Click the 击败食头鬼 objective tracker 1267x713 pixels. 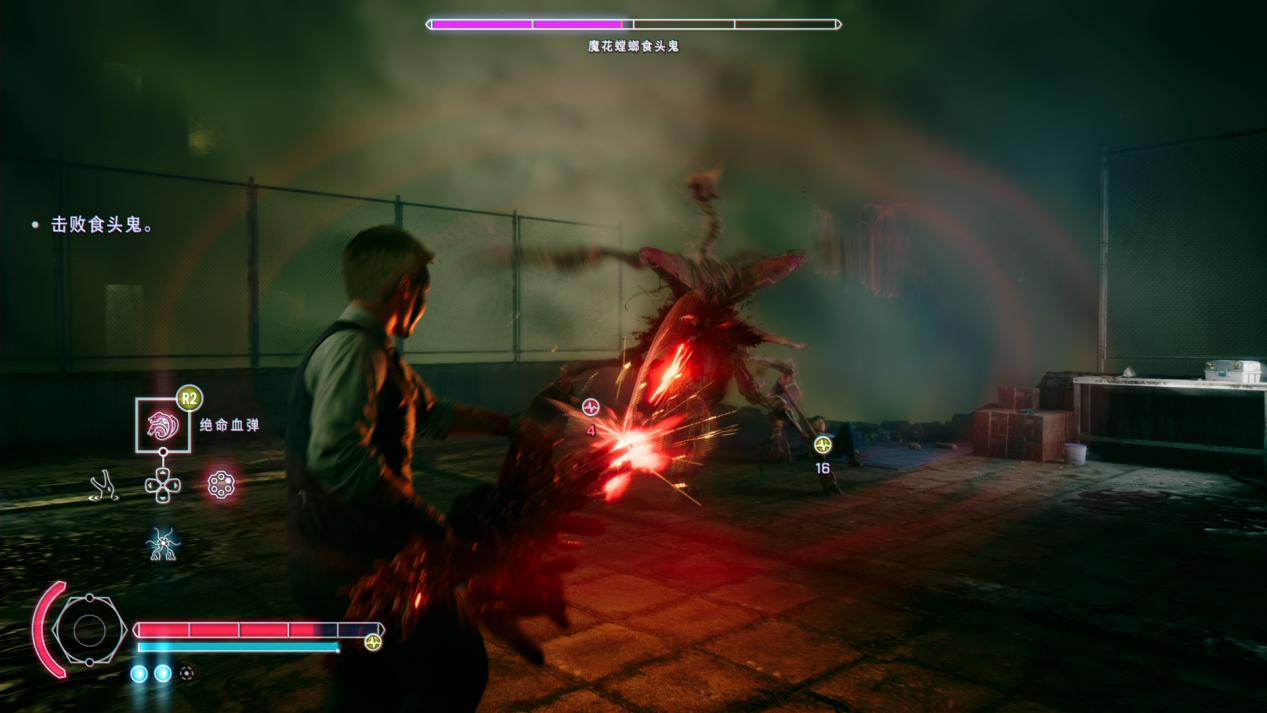102,226
